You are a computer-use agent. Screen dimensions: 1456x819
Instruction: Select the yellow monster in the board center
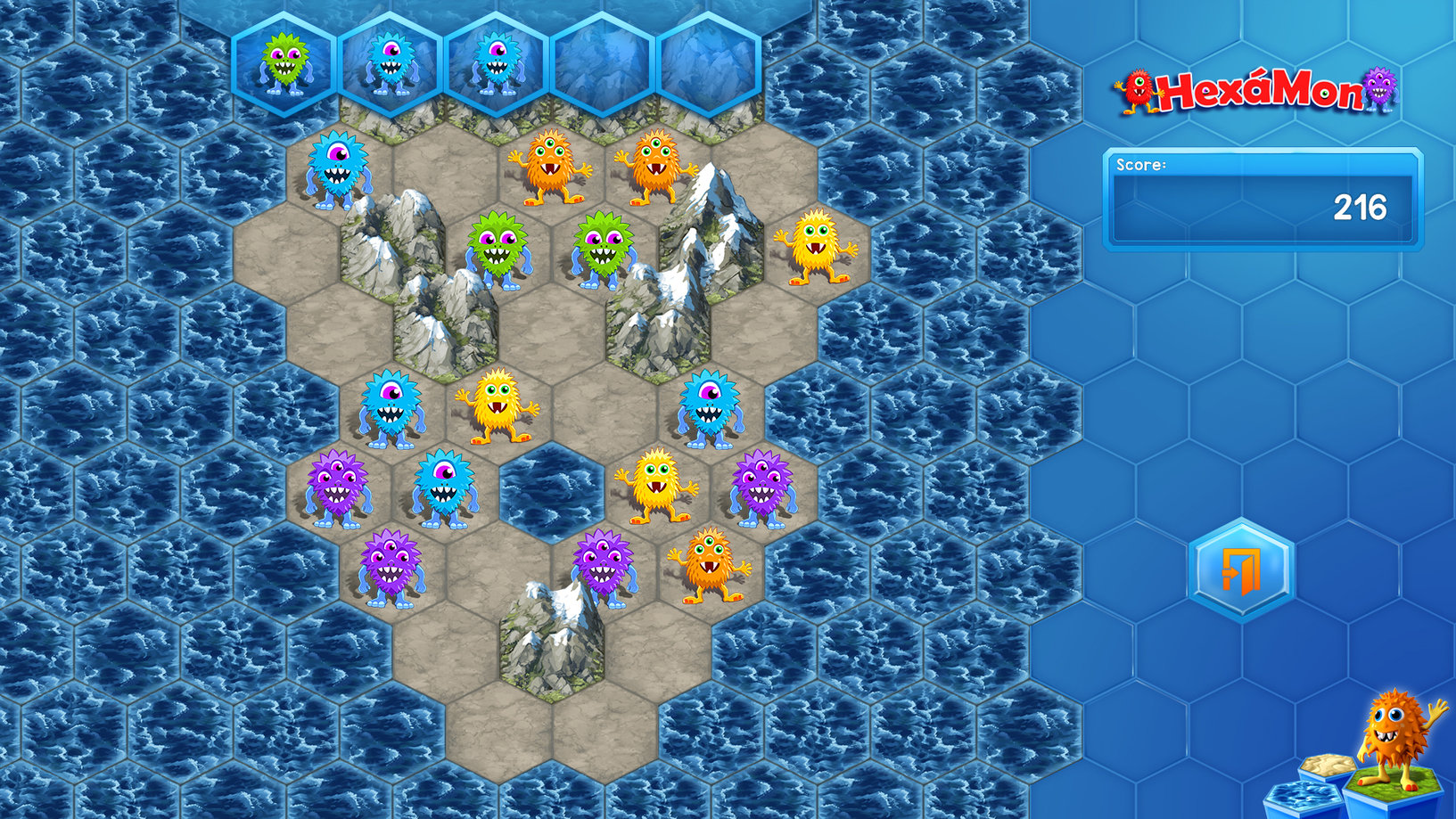[x=498, y=405]
